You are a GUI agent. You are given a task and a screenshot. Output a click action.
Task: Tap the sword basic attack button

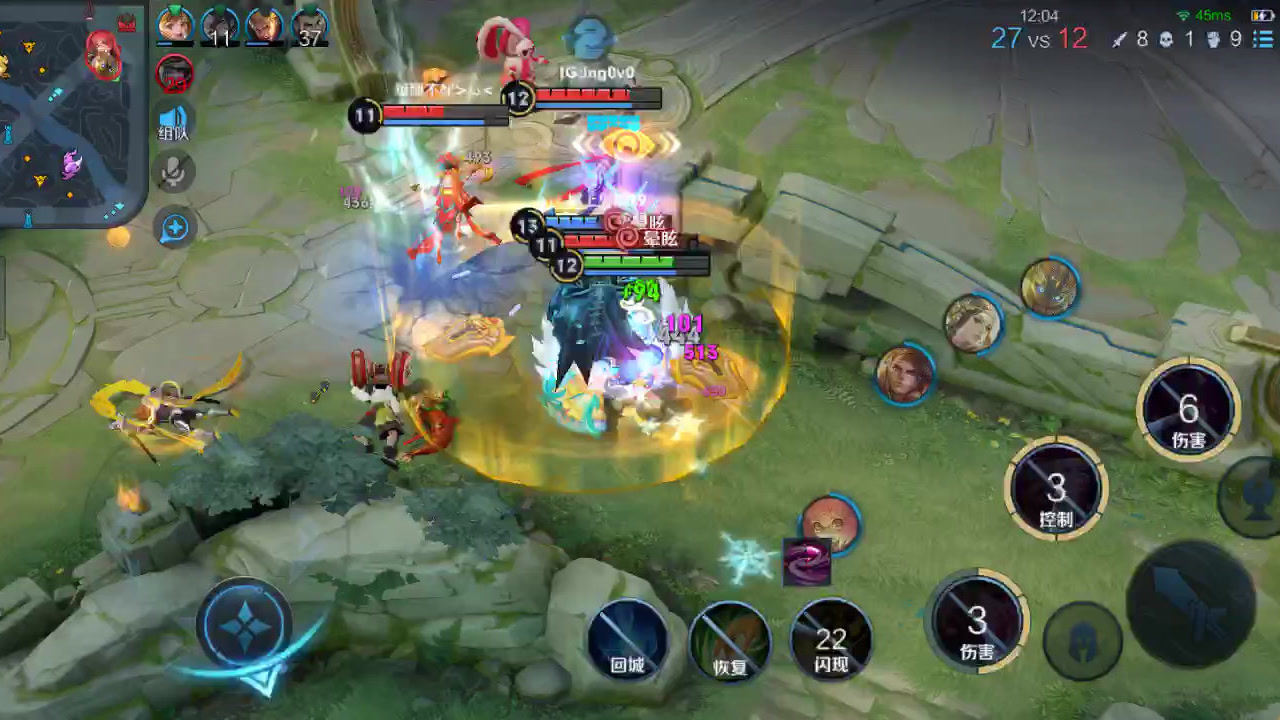[x=1191, y=604]
